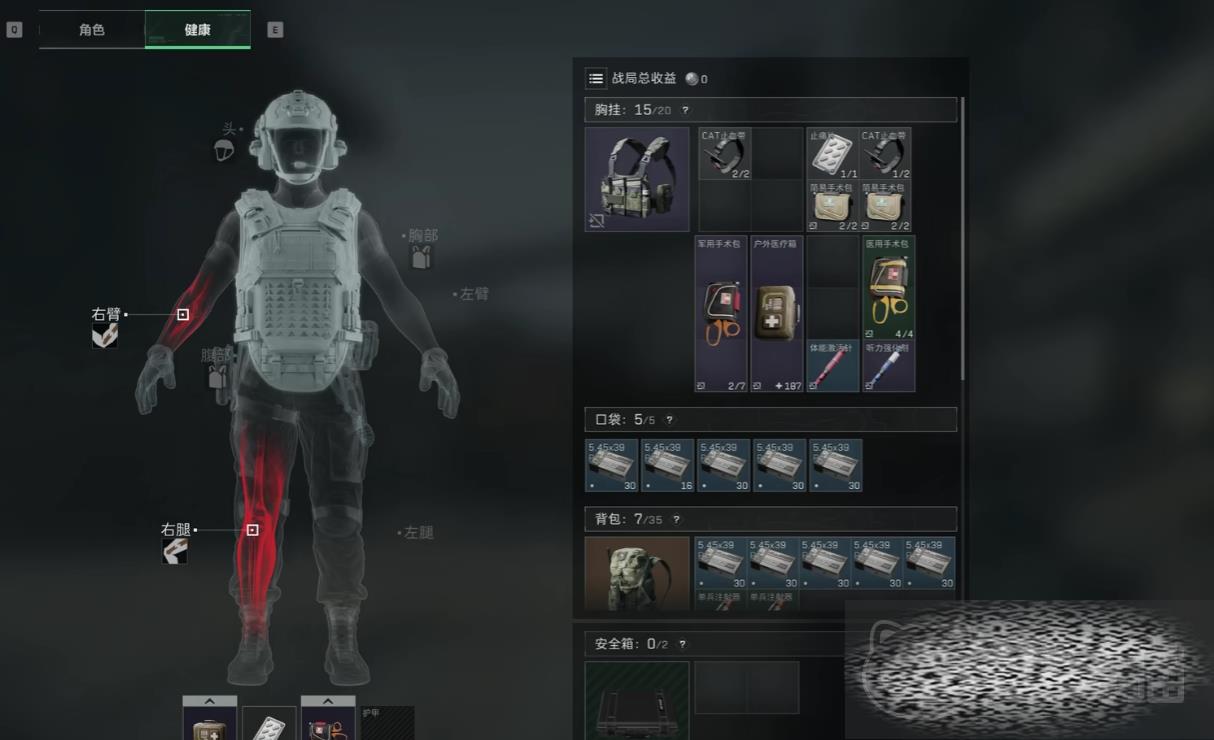Click the 胸部 chest armor status icon

coord(421,257)
